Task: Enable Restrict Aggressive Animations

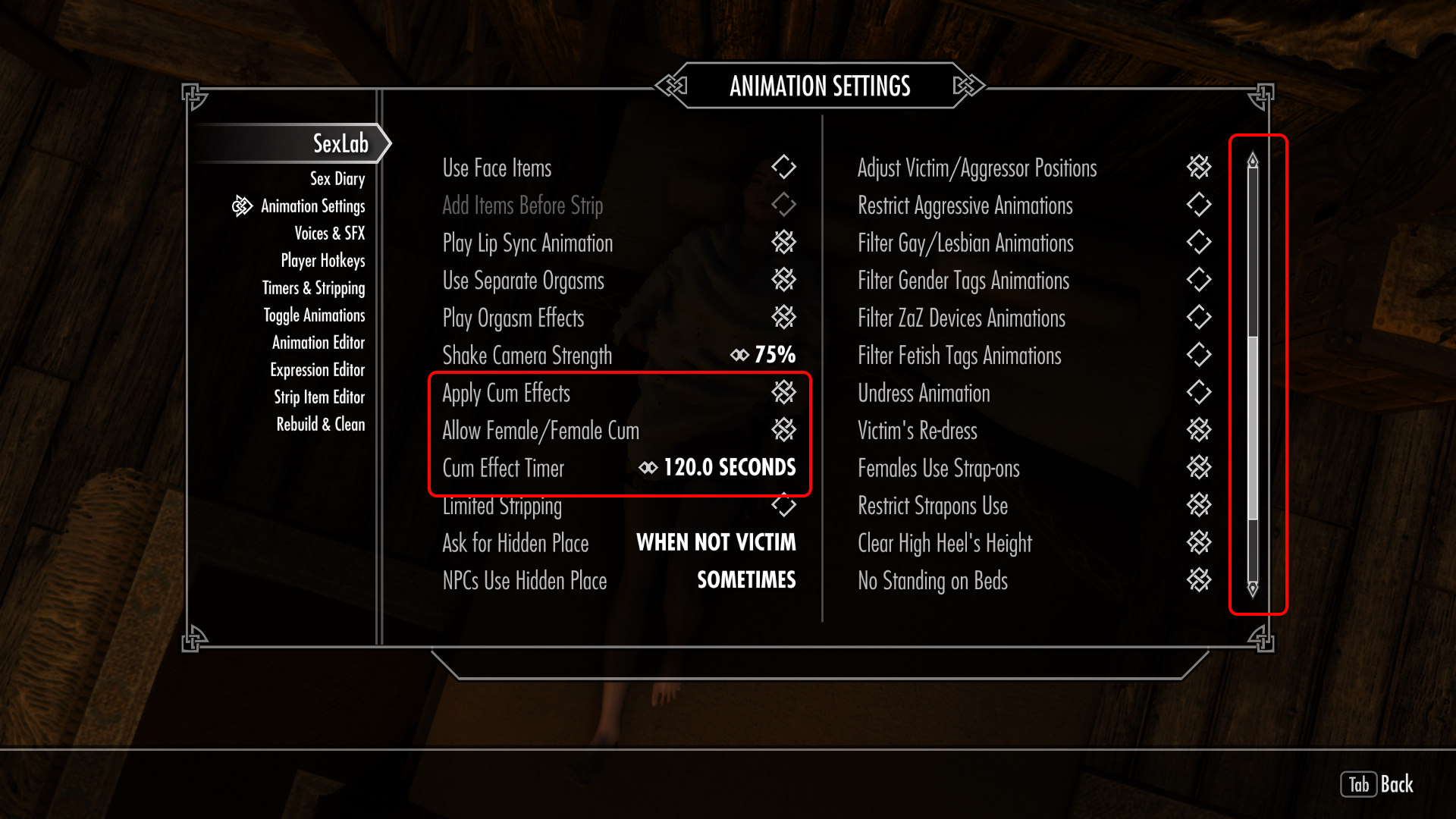Action: (1198, 205)
